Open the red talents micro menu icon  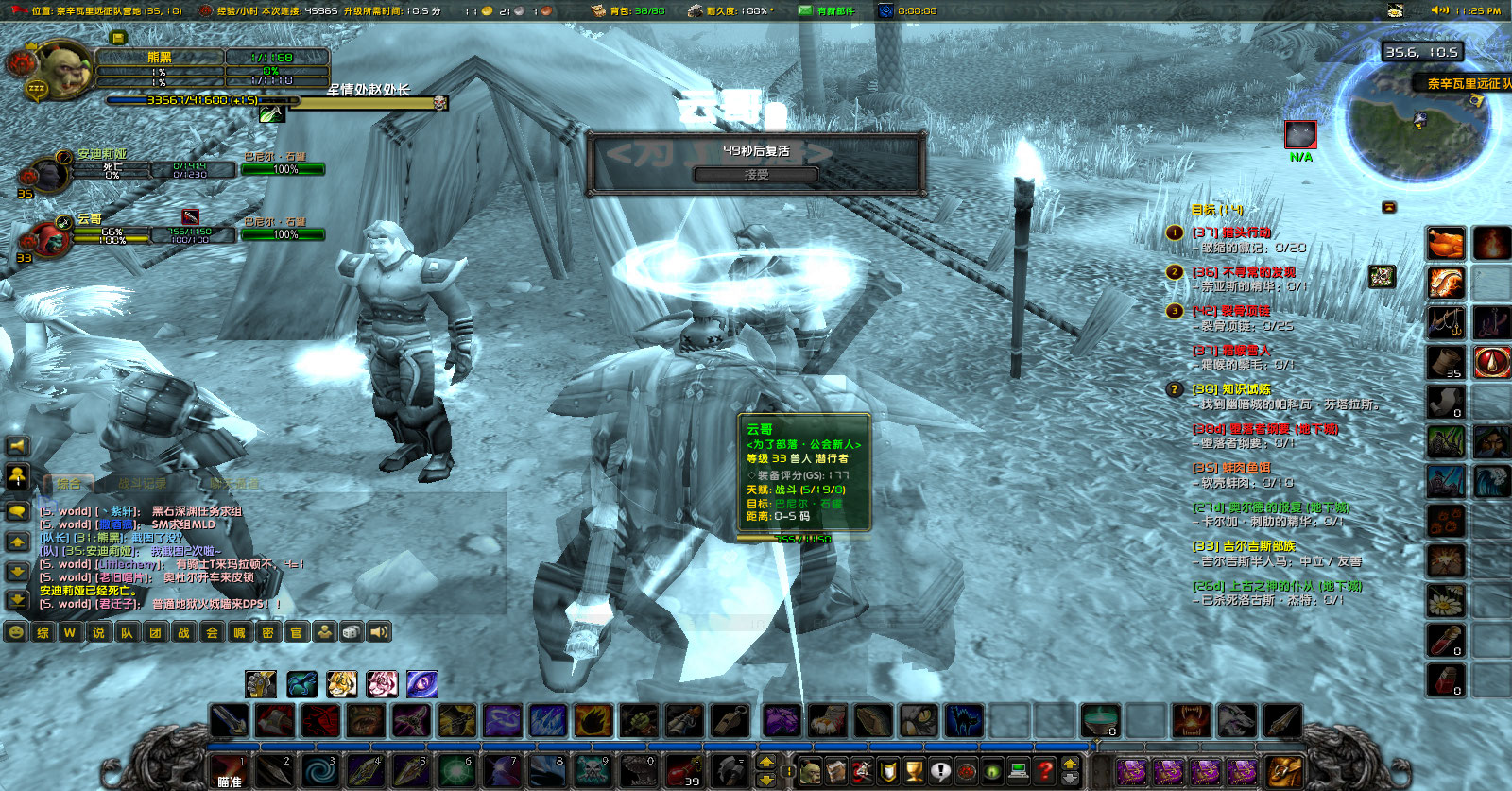point(862,770)
